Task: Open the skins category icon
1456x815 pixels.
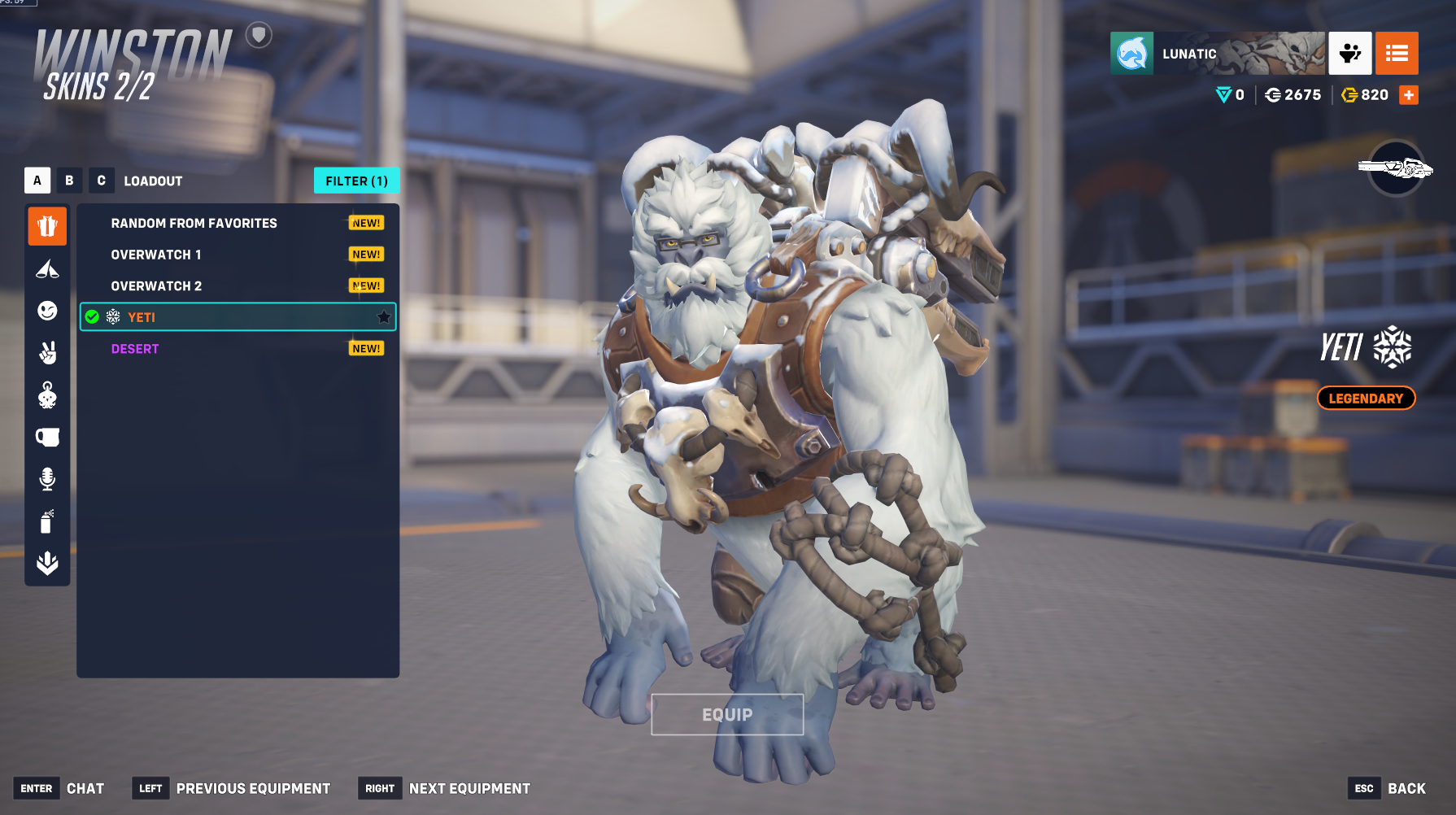Action: [x=47, y=226]
